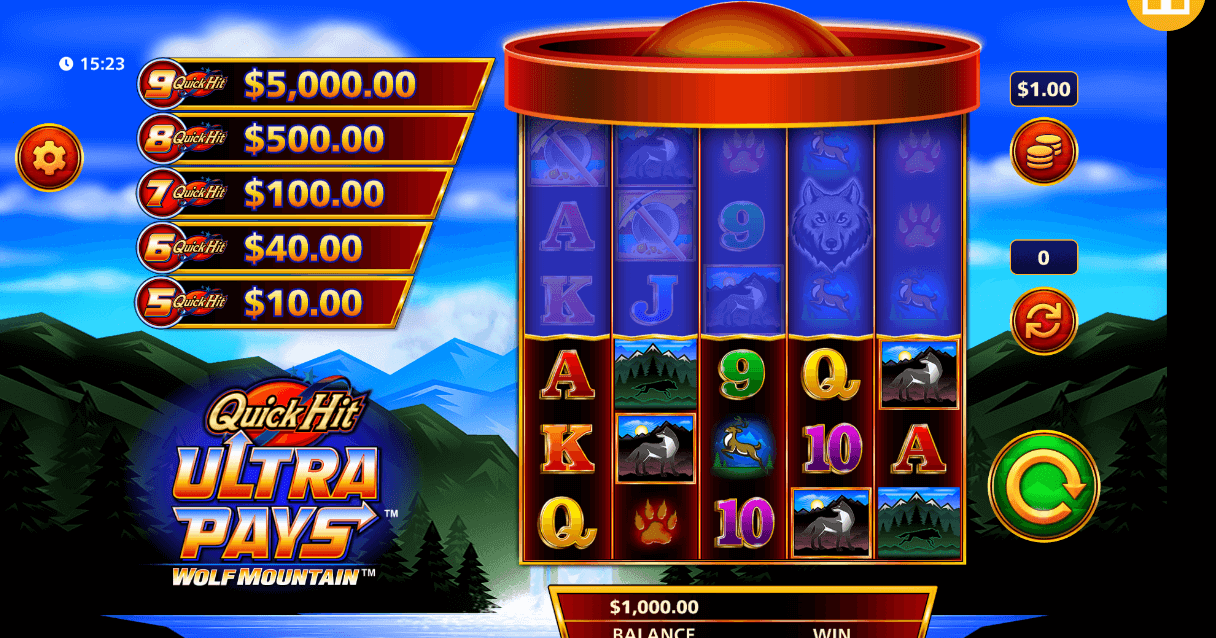The image size is (1216, 638).
Task: Open the coin stack bet selector
Action: pos(1044,151)
